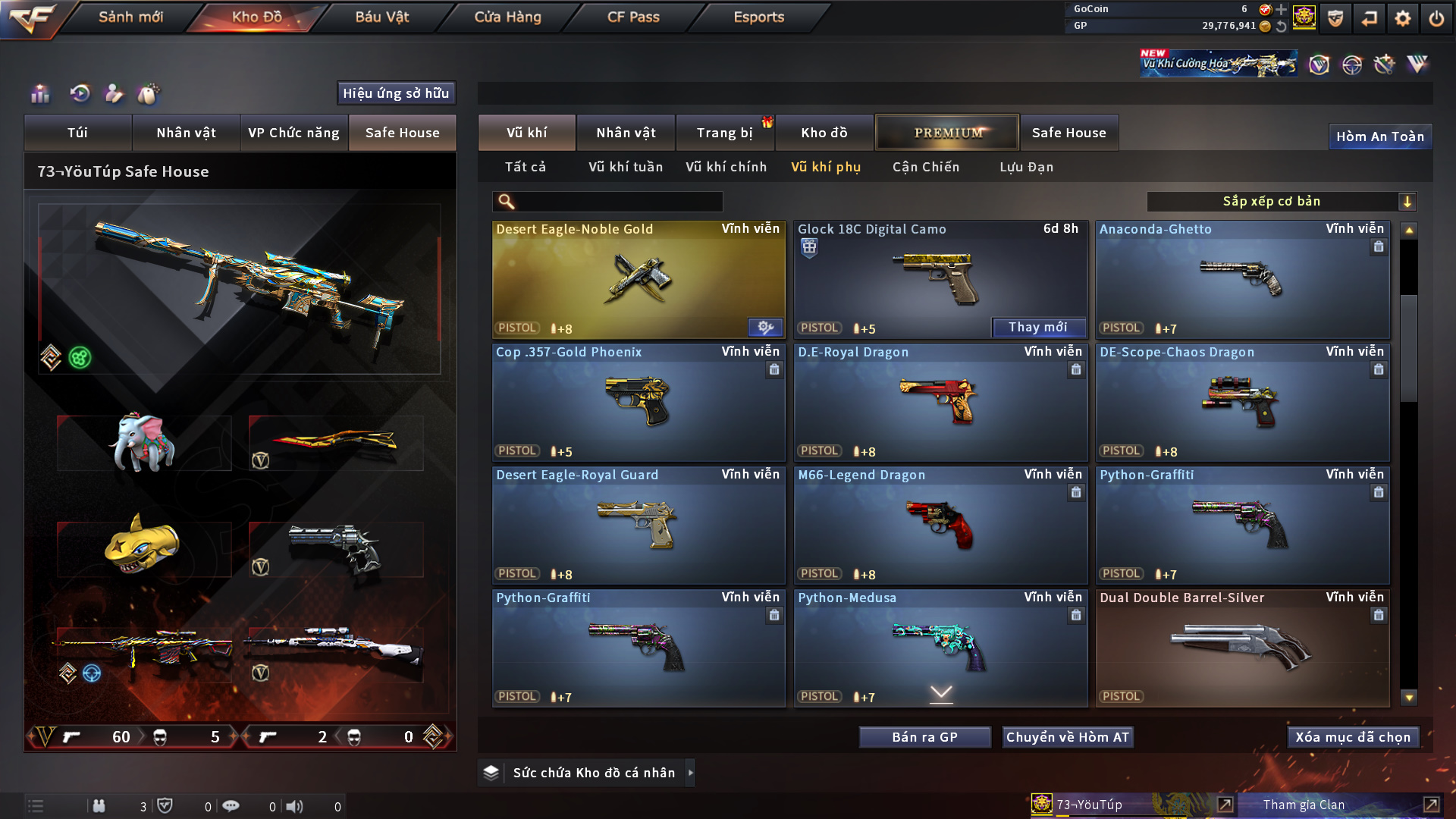Open the Cửa Hàng shop menu
1456x819 pixels.
point(507,17)
